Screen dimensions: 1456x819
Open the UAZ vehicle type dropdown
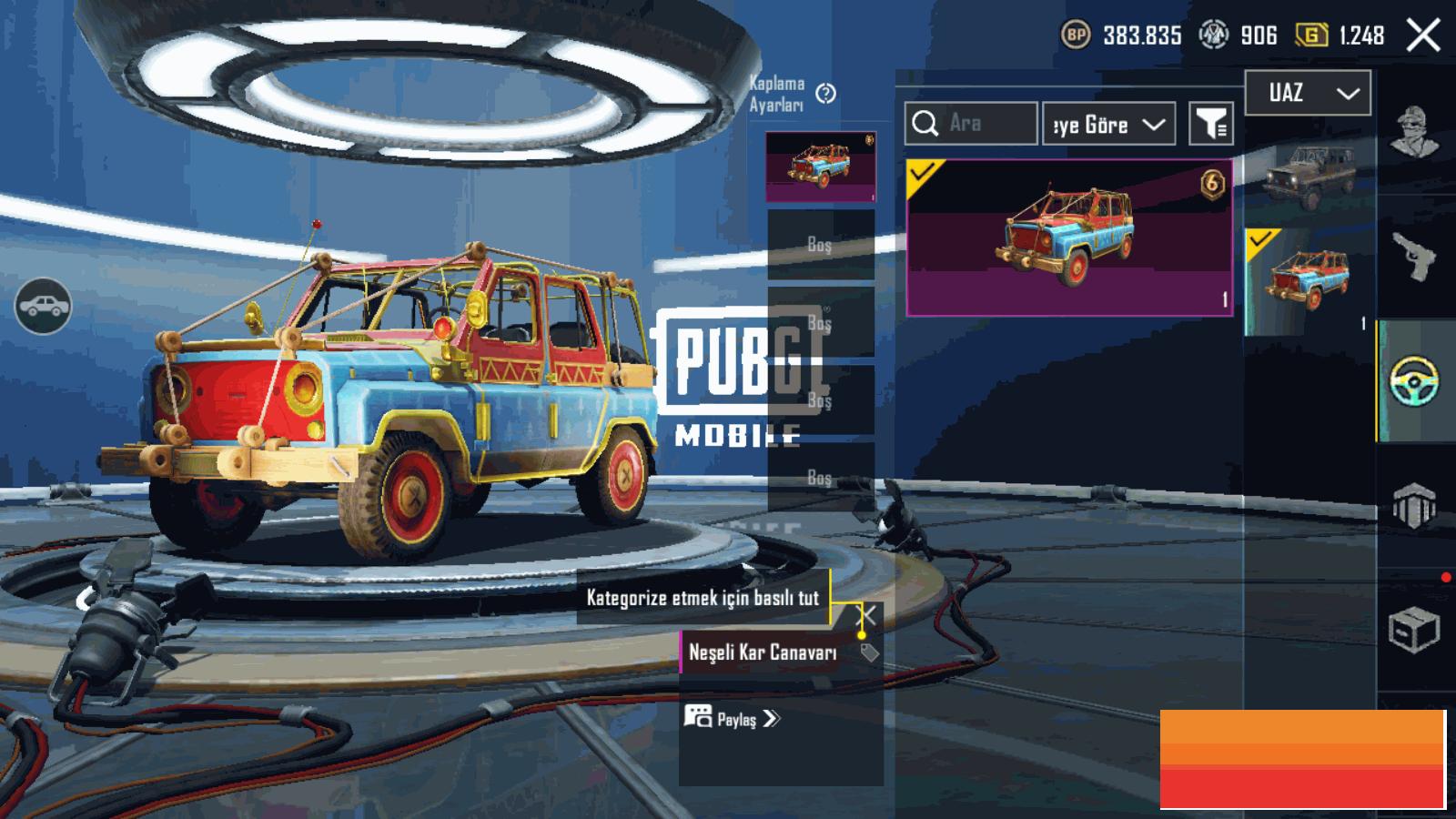pyautogui.click(x=1307, y=93)
